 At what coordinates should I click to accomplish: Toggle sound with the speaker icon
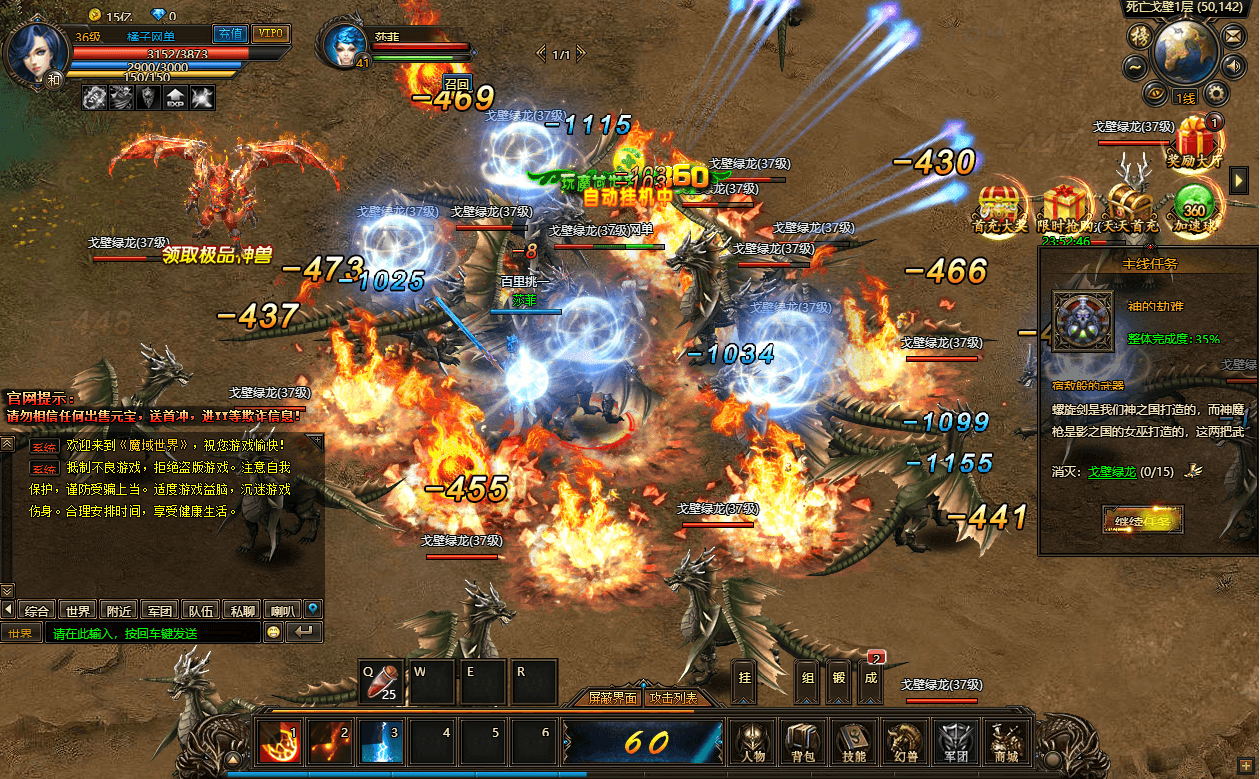point(1235,66)
